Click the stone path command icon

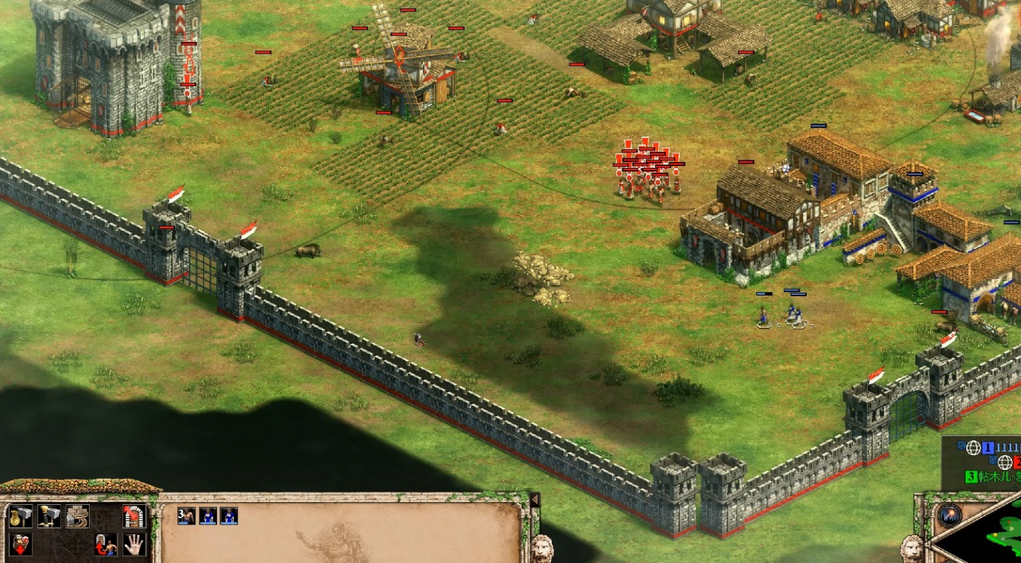click(77, 516)
